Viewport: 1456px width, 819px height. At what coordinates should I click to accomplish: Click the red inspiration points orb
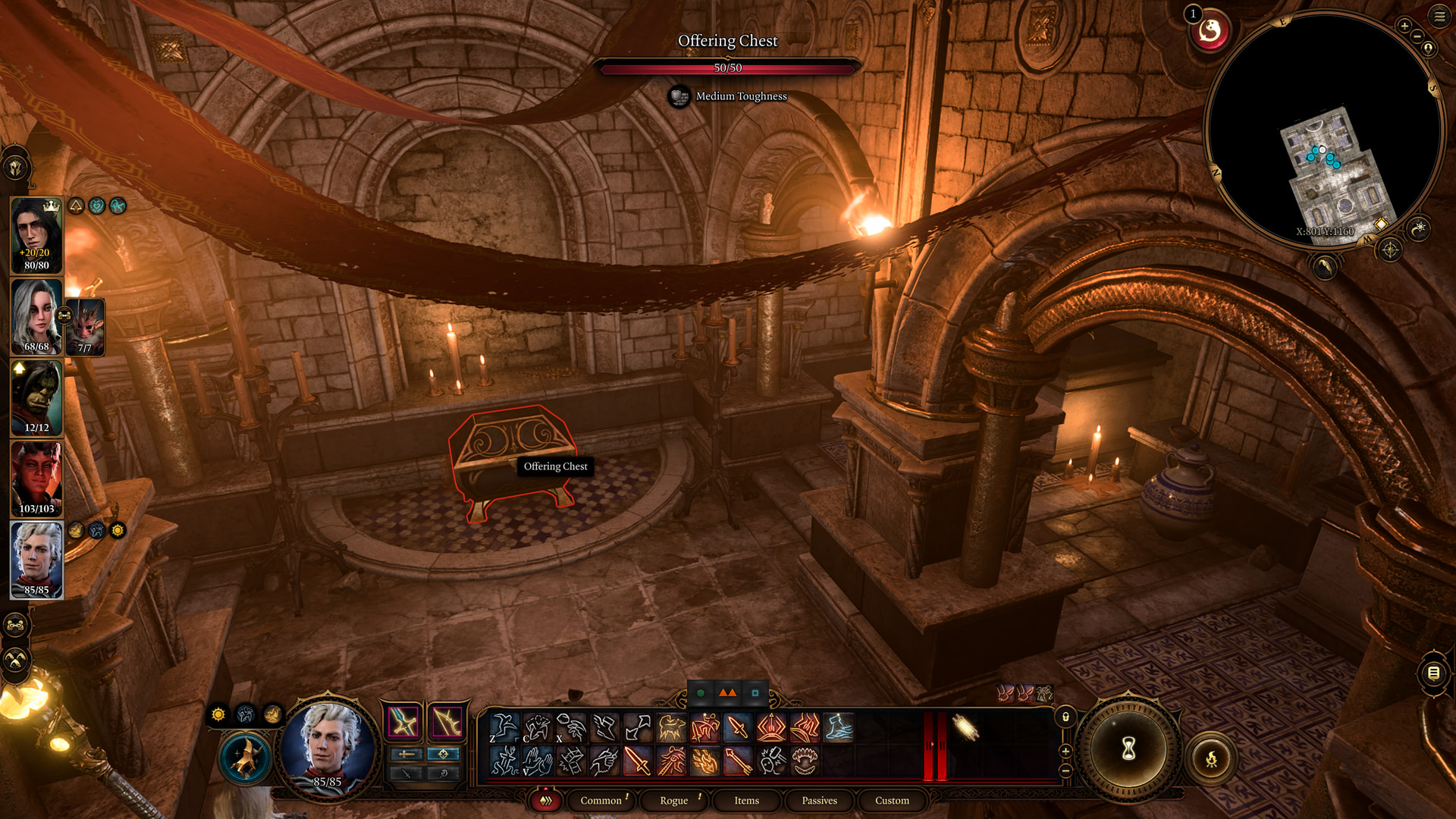click(x=1210, y=32)
